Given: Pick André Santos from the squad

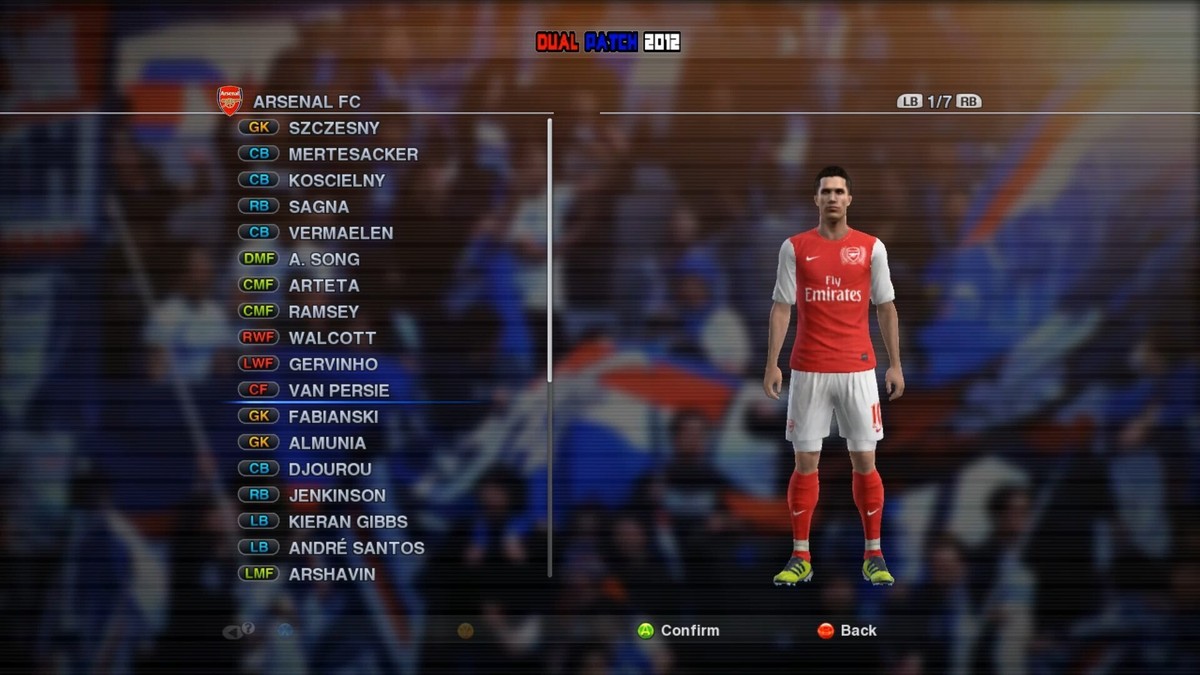Looking at the screenshot, I should (356, 548).
